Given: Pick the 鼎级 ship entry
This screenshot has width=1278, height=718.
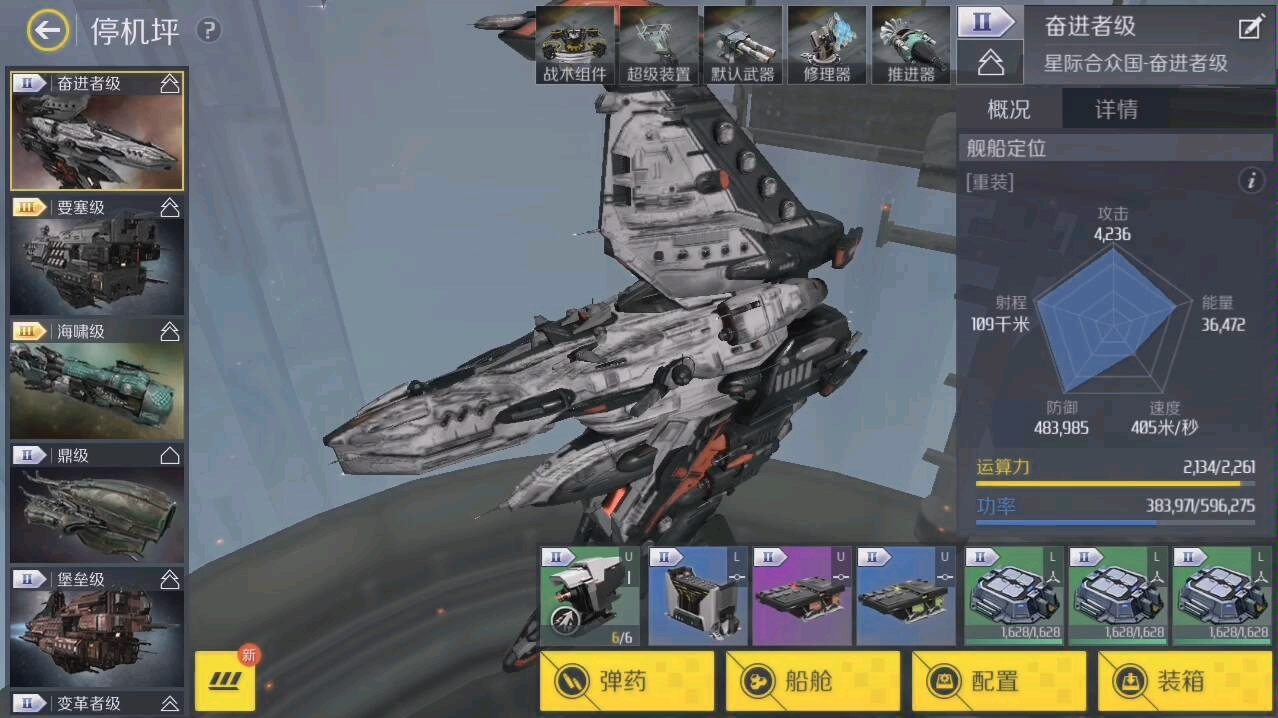Looking at the screenshot, I should tap(97, 502).
